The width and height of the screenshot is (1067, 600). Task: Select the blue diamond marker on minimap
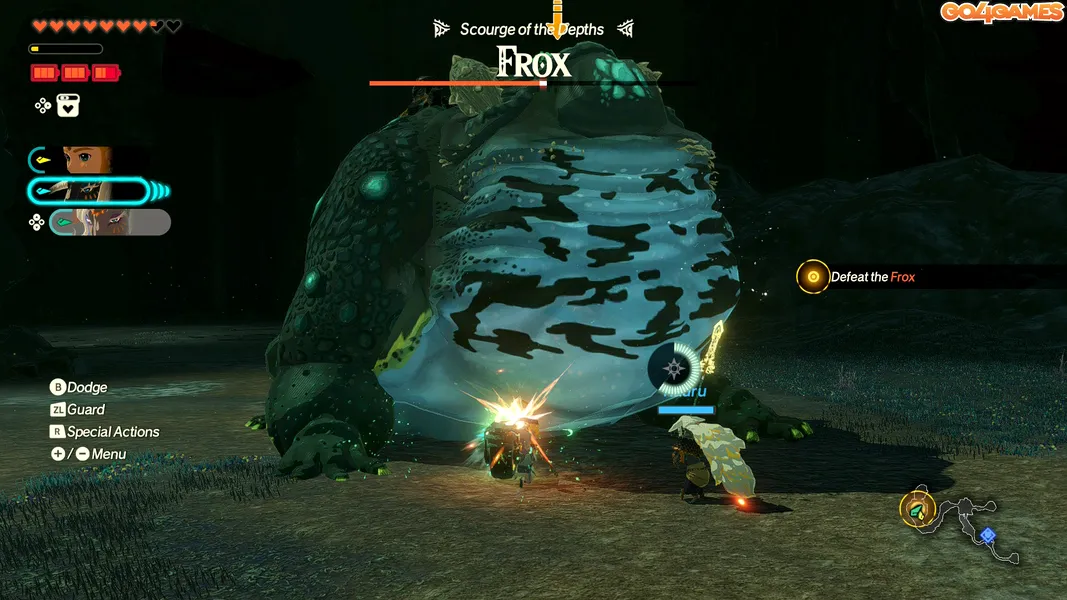click(x=988, y=535)
